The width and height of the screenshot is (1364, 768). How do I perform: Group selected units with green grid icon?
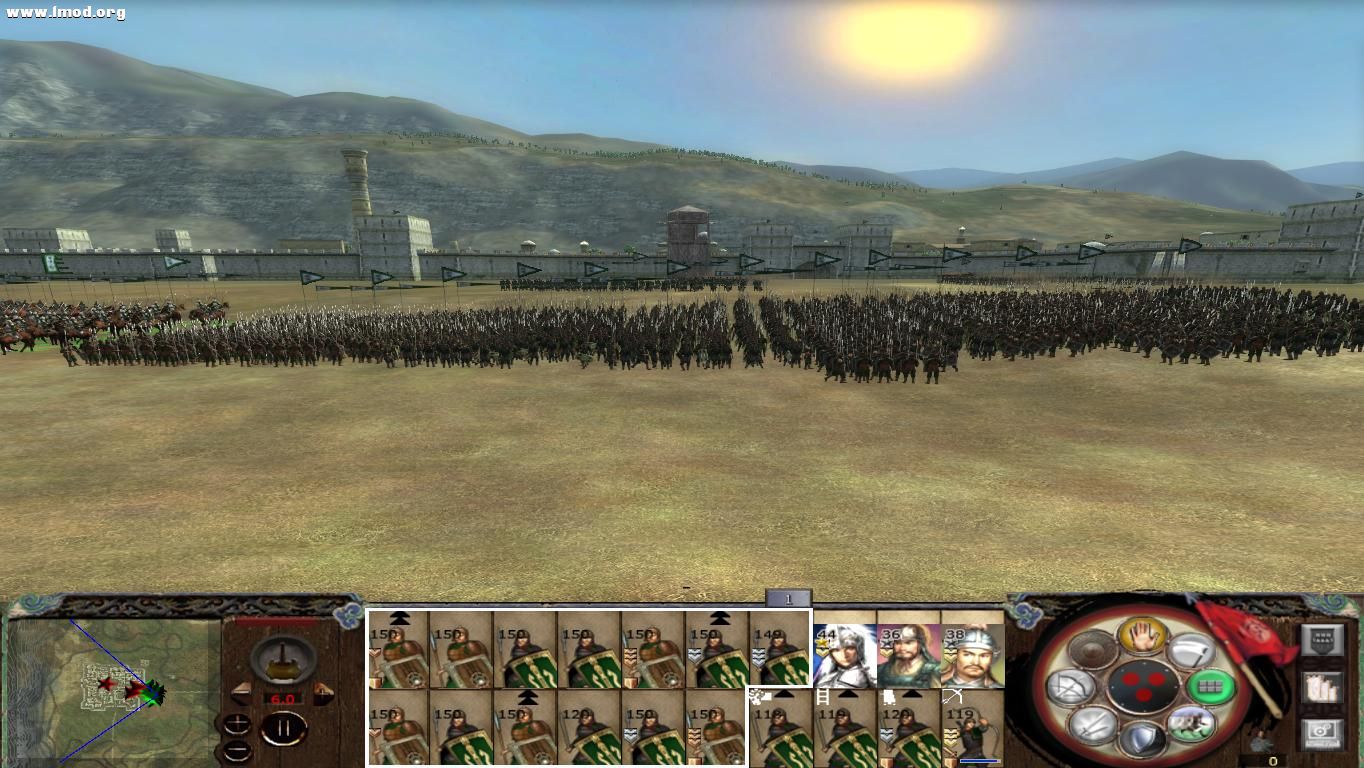[1212, 687]
